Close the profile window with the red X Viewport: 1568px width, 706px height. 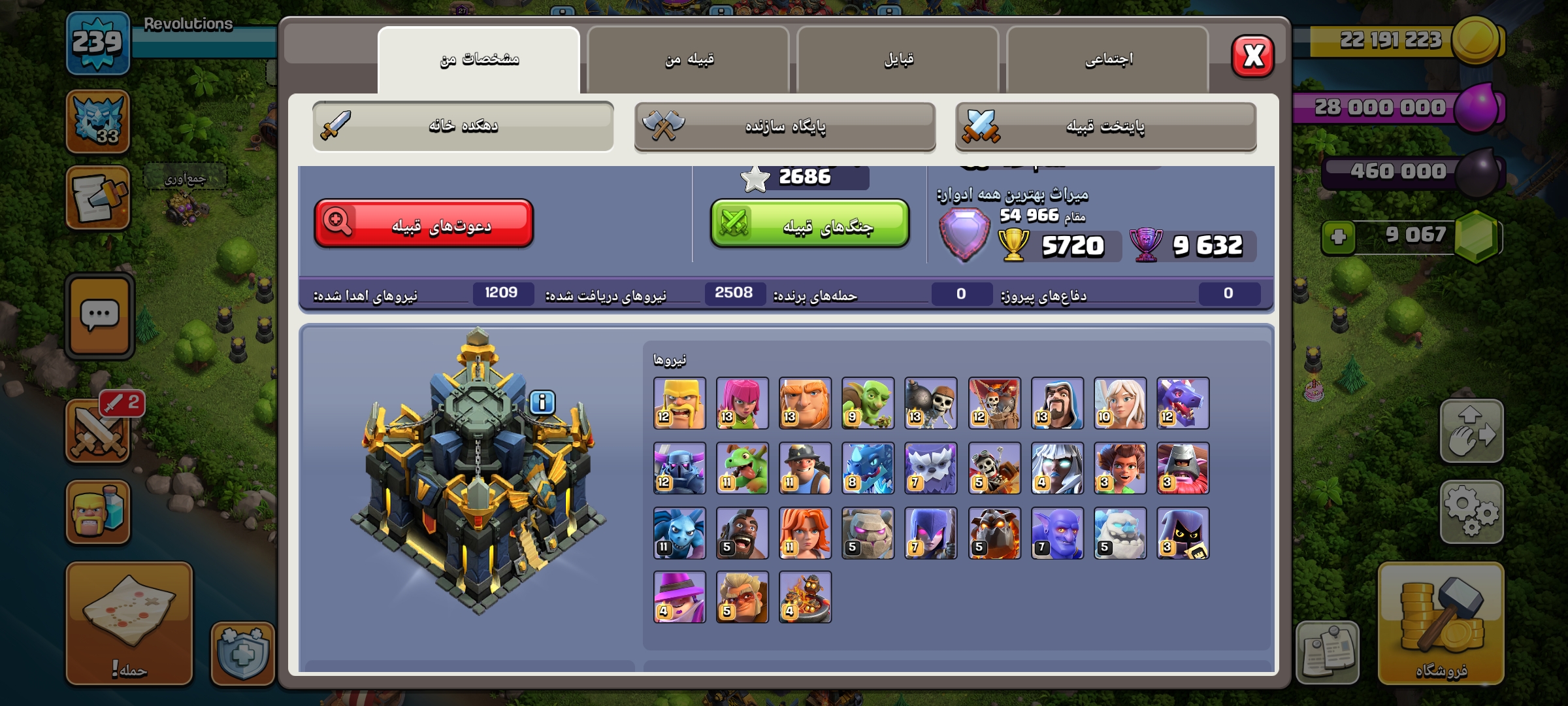coord(1252,56)
